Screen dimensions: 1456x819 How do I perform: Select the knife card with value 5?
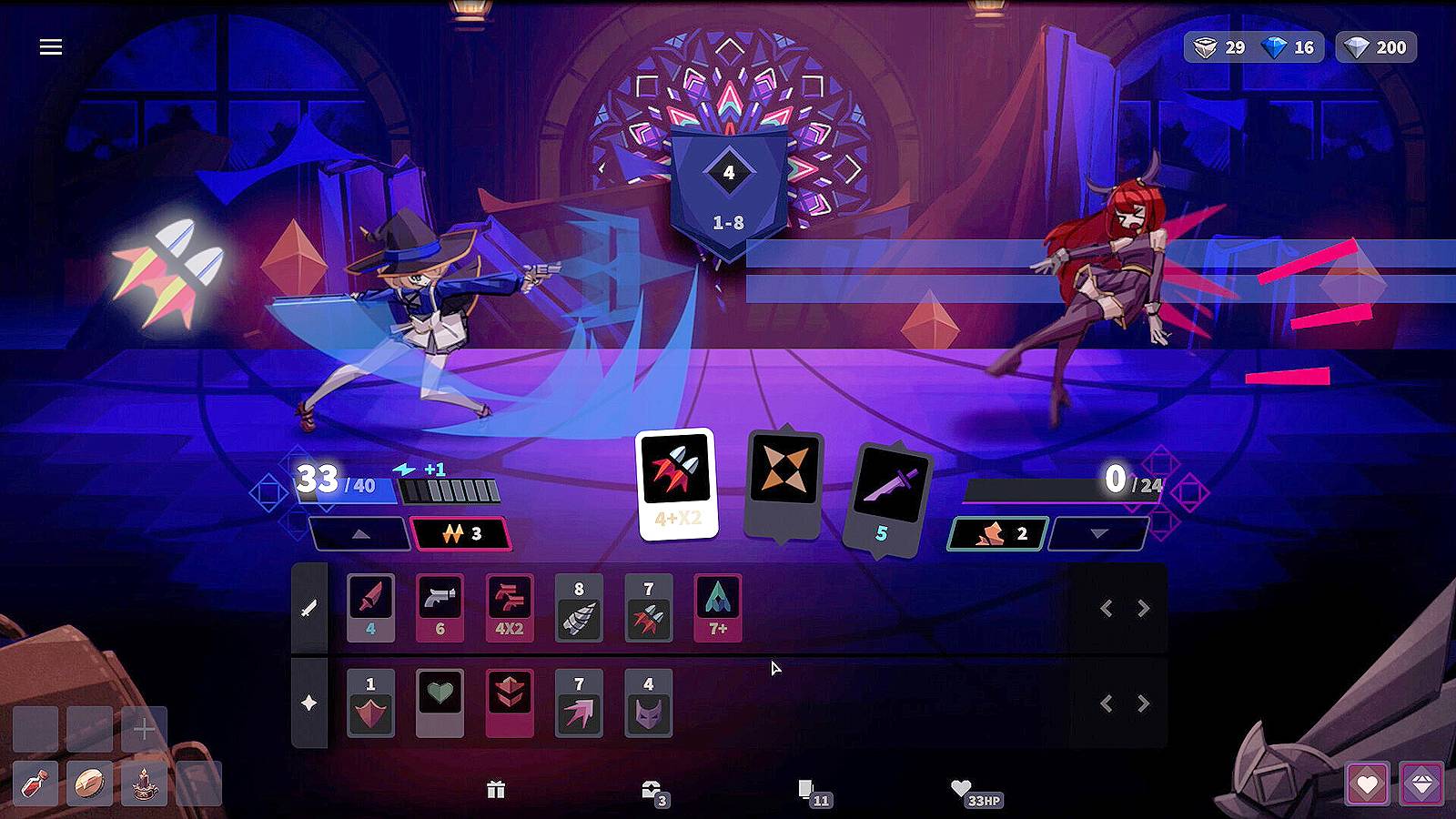click(x=885, y=491)
